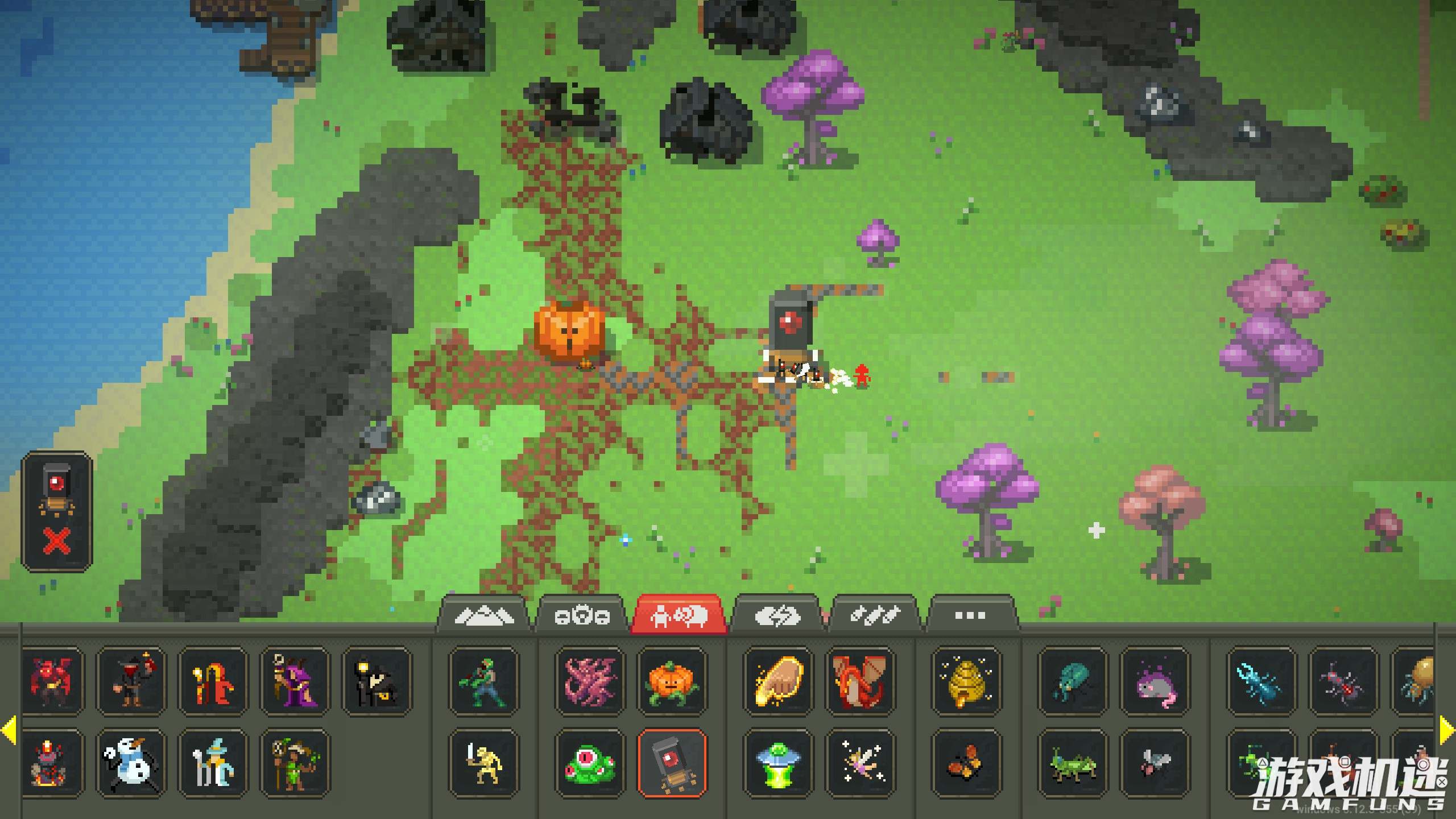Choose the snowman creature
This screenshot has width=1456, height=819.
[130, 763]
